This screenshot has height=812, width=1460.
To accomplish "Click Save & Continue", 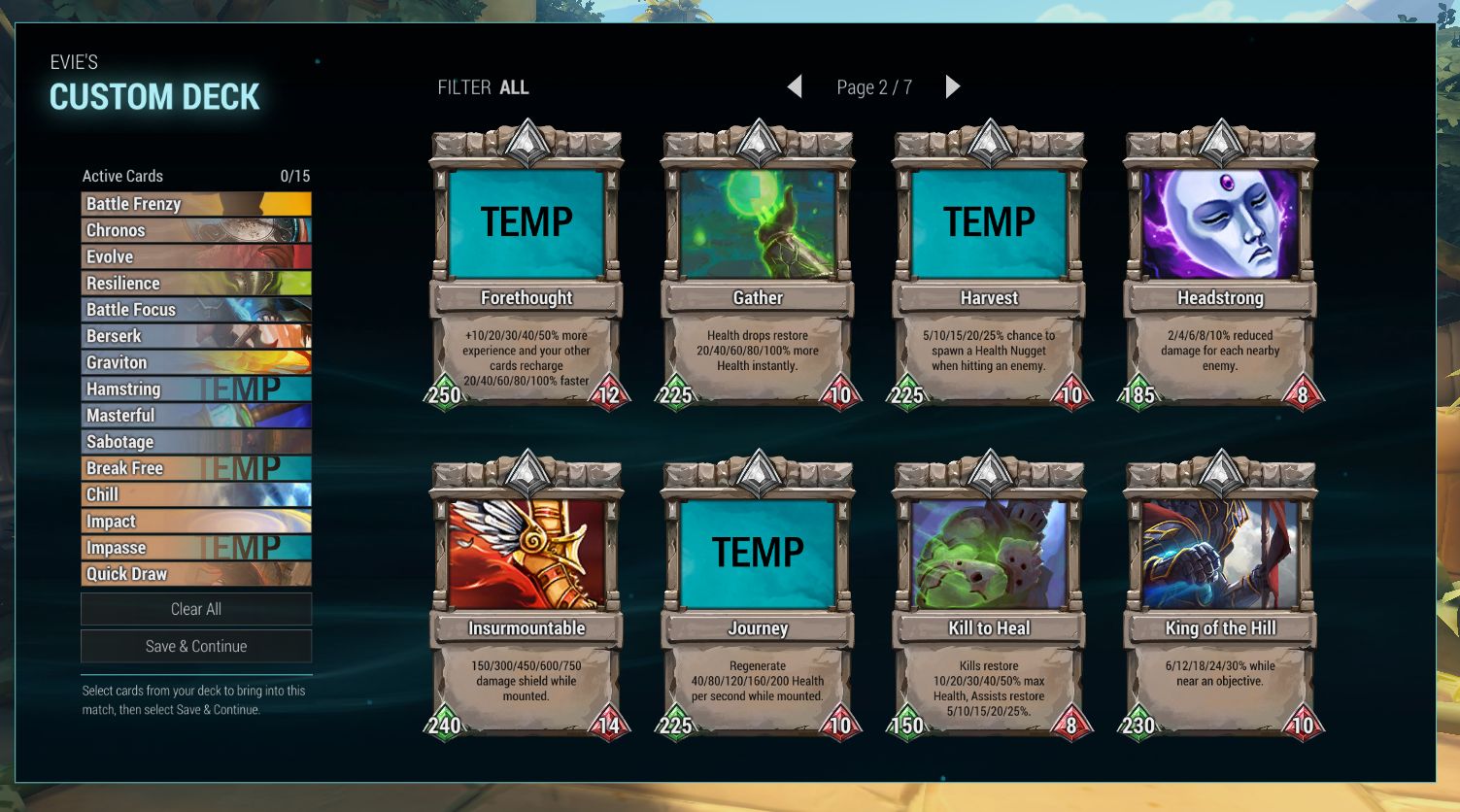I will (x=196, y=646).
